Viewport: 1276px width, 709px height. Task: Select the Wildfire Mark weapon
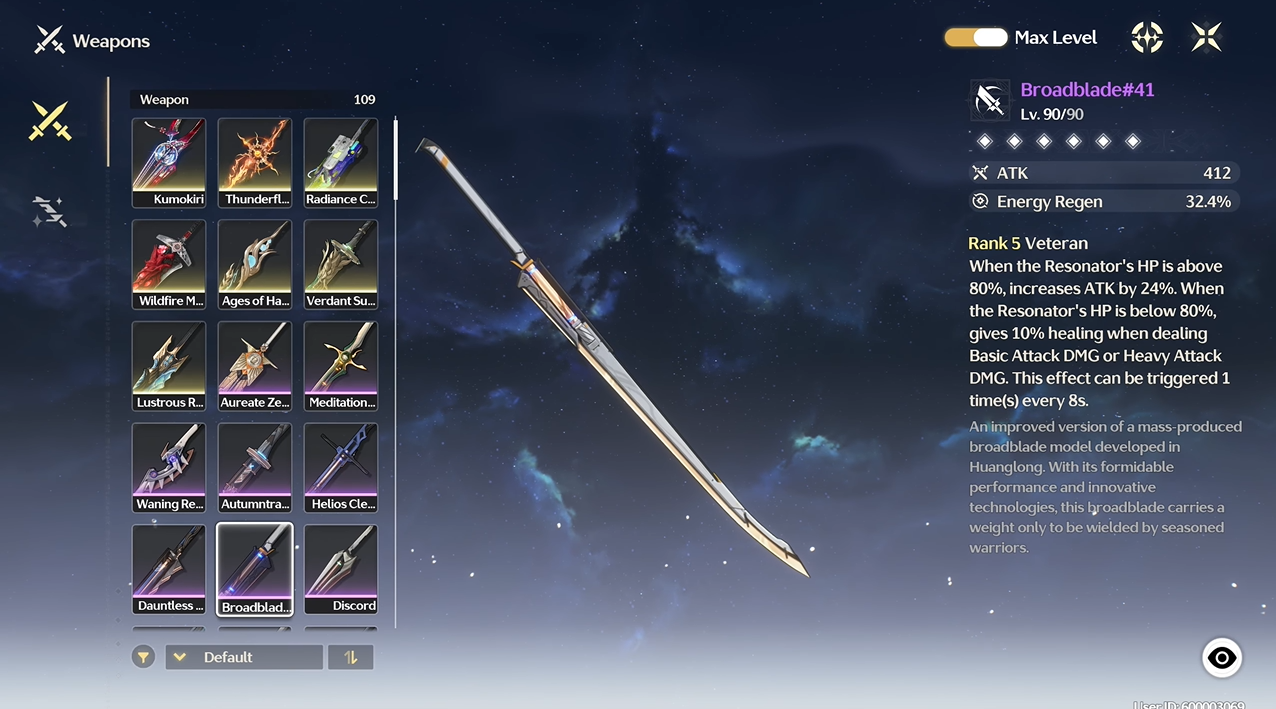tap(169, 264)
